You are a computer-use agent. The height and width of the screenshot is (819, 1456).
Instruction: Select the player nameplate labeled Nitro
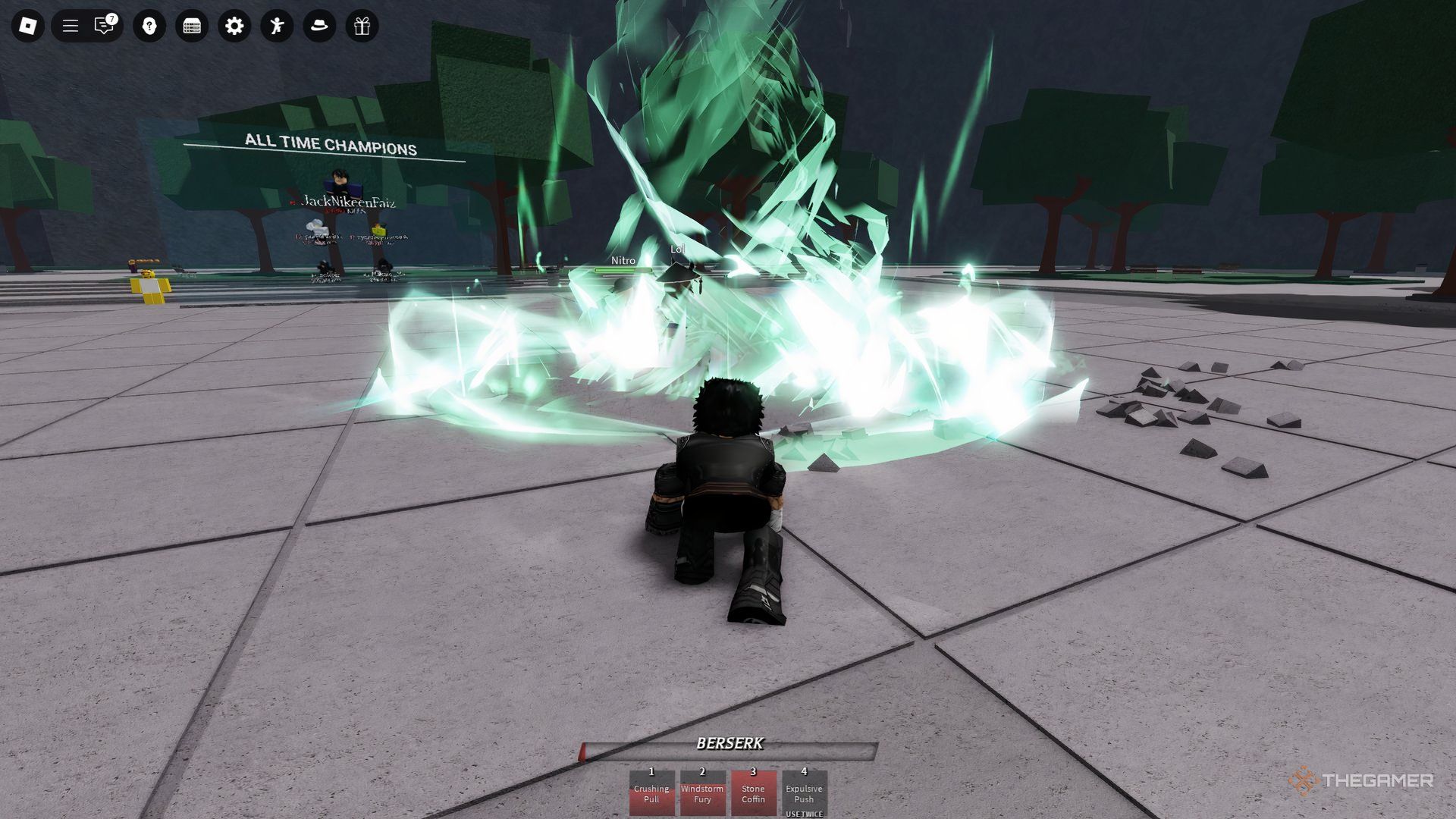[x=623, y=260]
